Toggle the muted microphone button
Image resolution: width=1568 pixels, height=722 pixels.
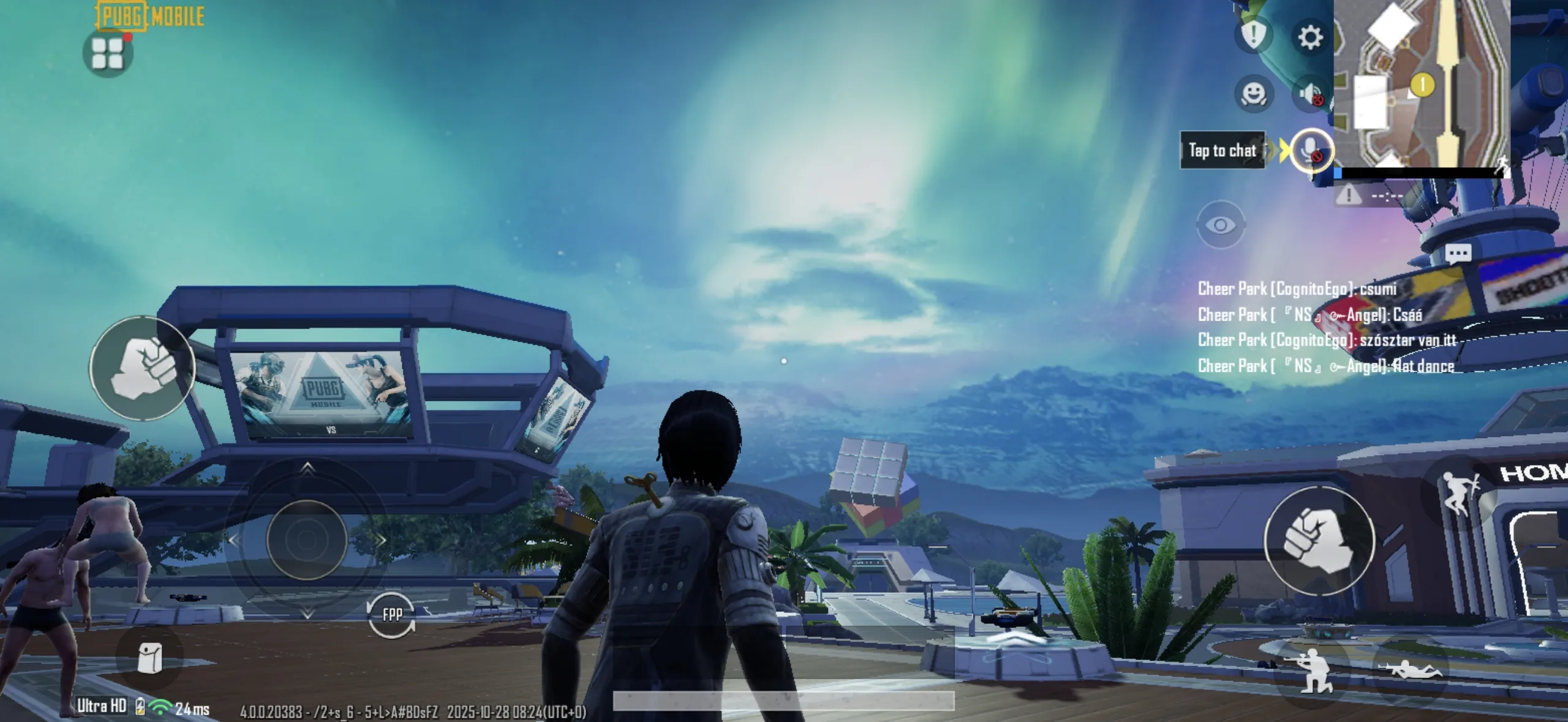tap(1311, 151)
